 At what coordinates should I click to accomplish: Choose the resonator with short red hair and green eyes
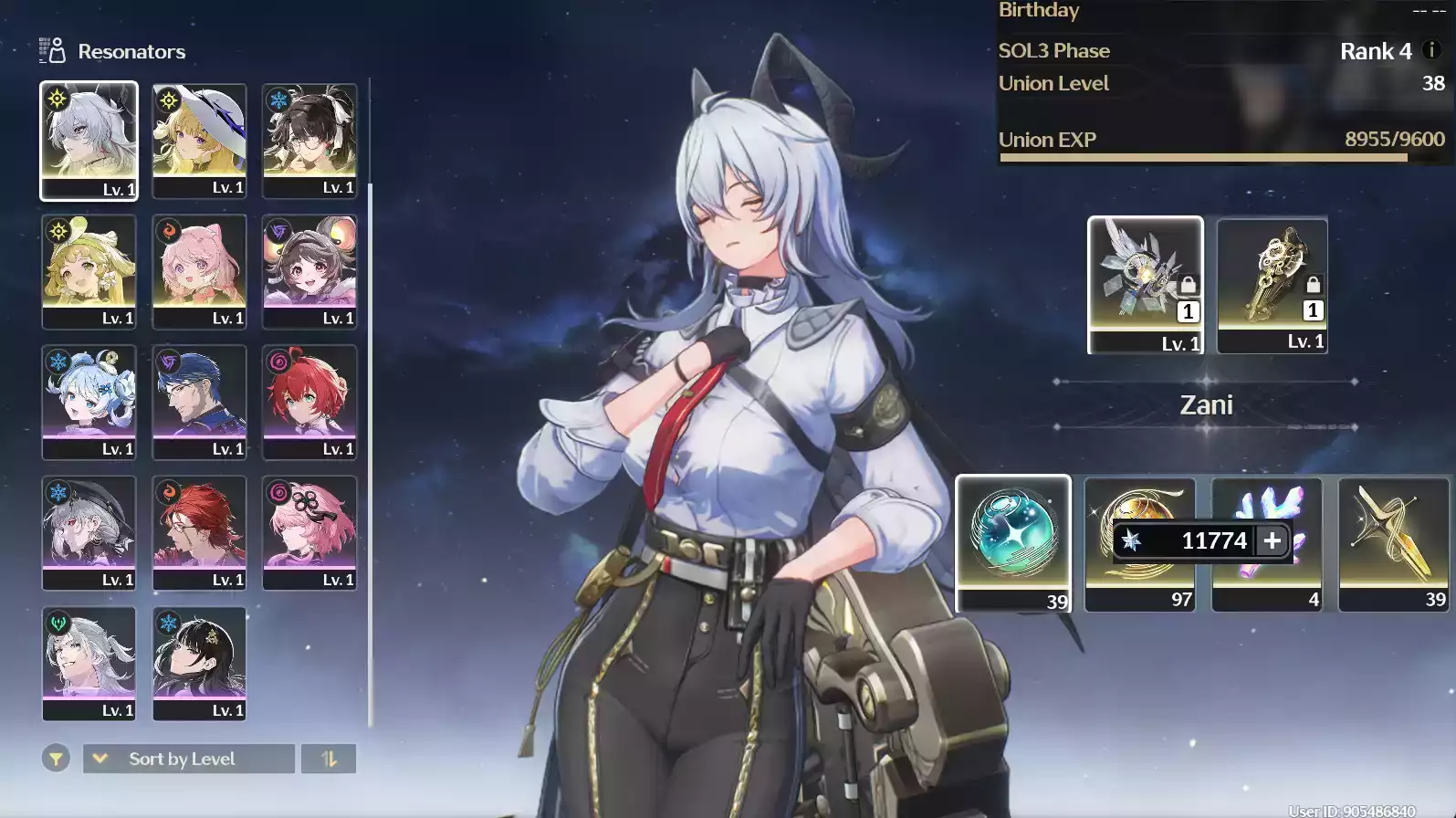tap(309, 402)
